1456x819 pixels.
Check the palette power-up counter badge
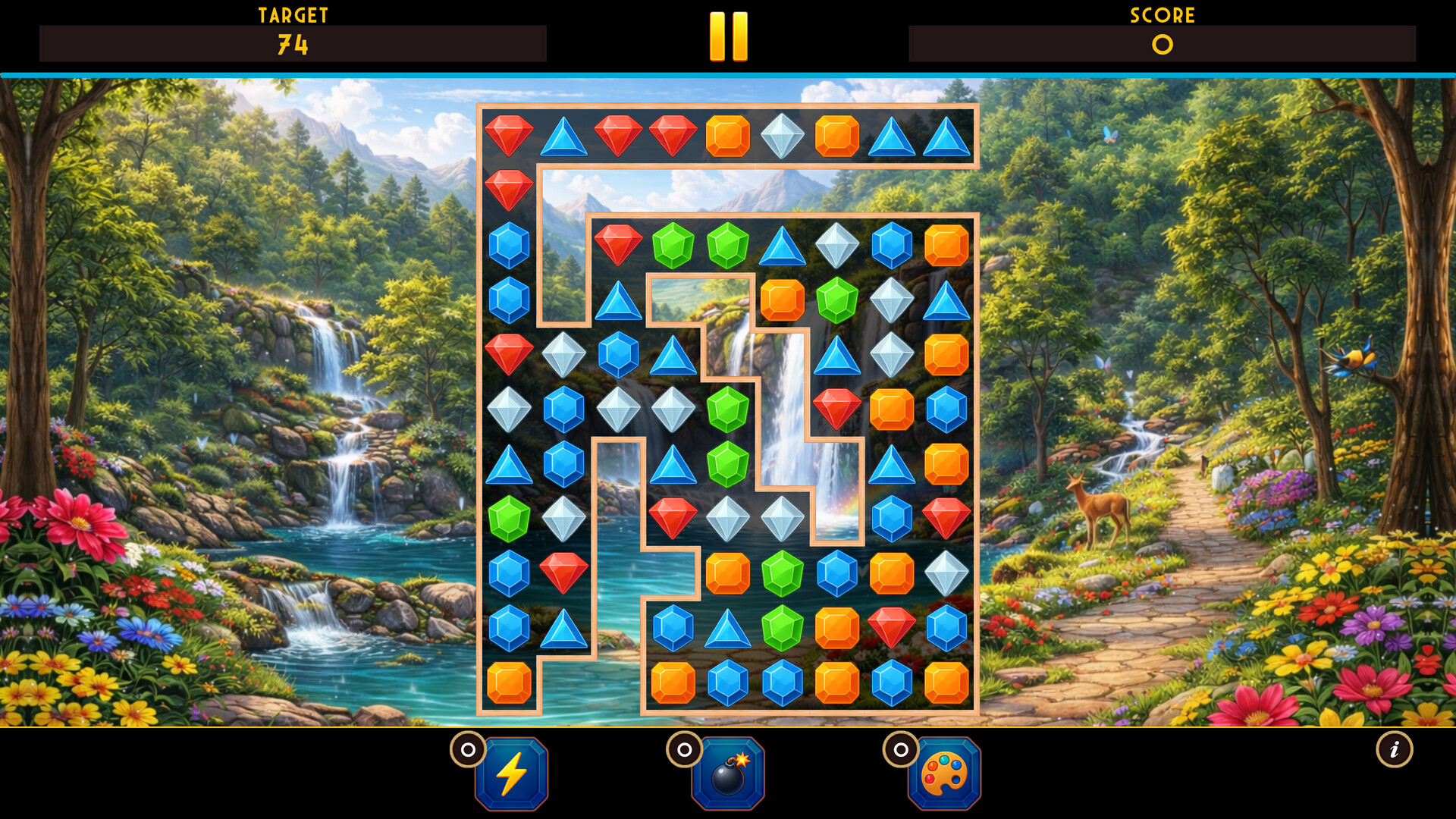point(901,752)
